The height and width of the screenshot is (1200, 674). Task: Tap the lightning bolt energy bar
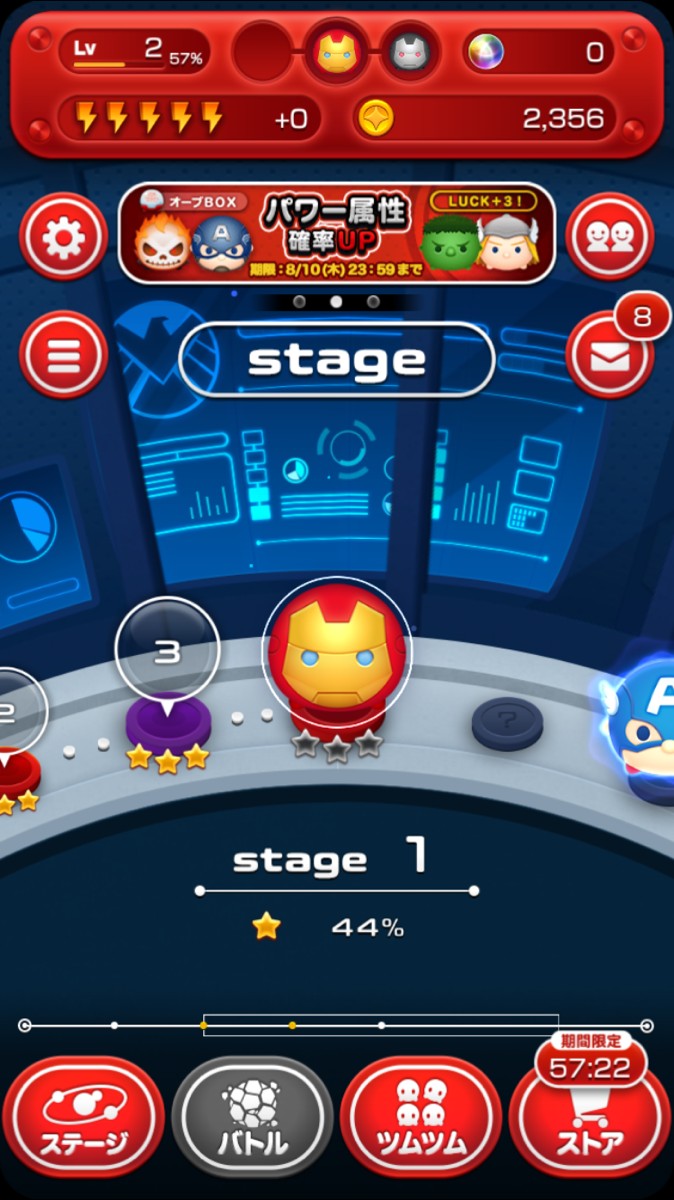tap(189, 119)
